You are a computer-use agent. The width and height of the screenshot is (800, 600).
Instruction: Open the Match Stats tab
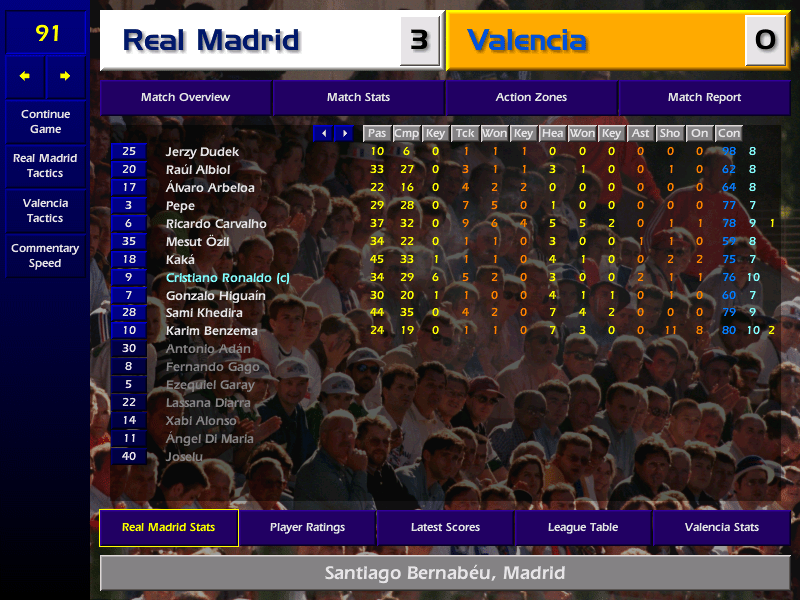click(358, 98)
